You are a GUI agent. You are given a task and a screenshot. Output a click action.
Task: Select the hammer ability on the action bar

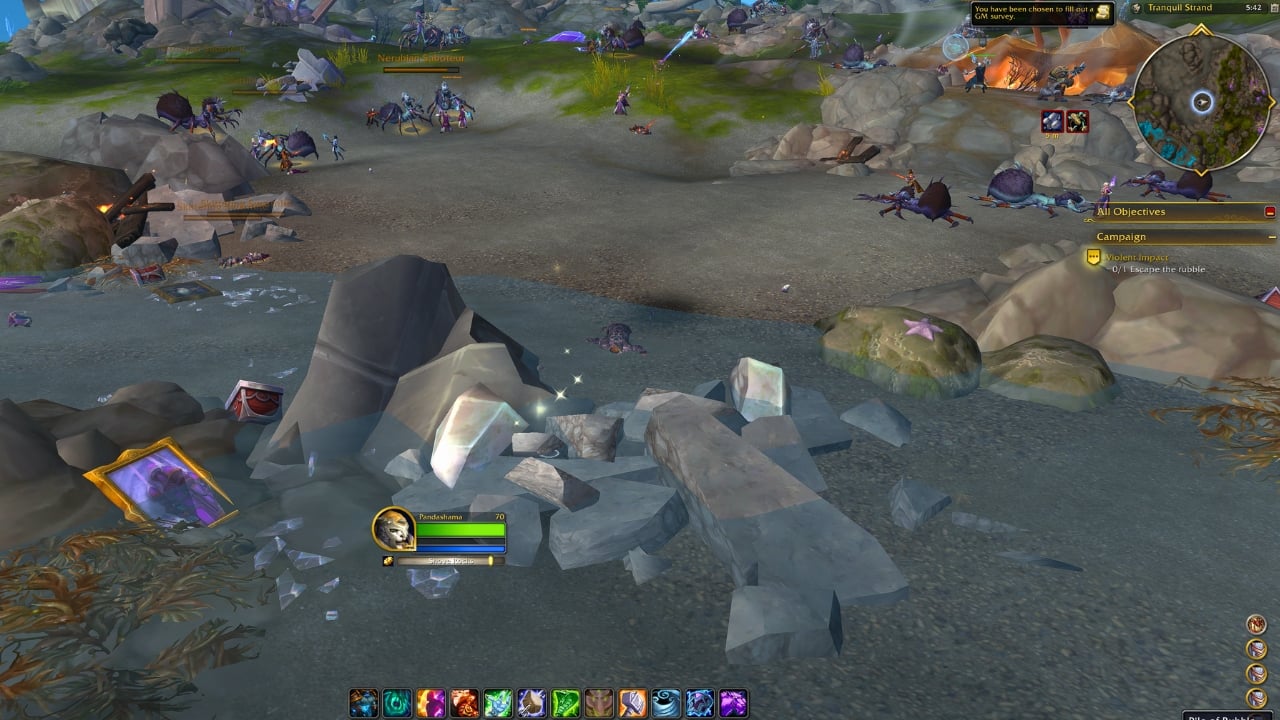632,701
